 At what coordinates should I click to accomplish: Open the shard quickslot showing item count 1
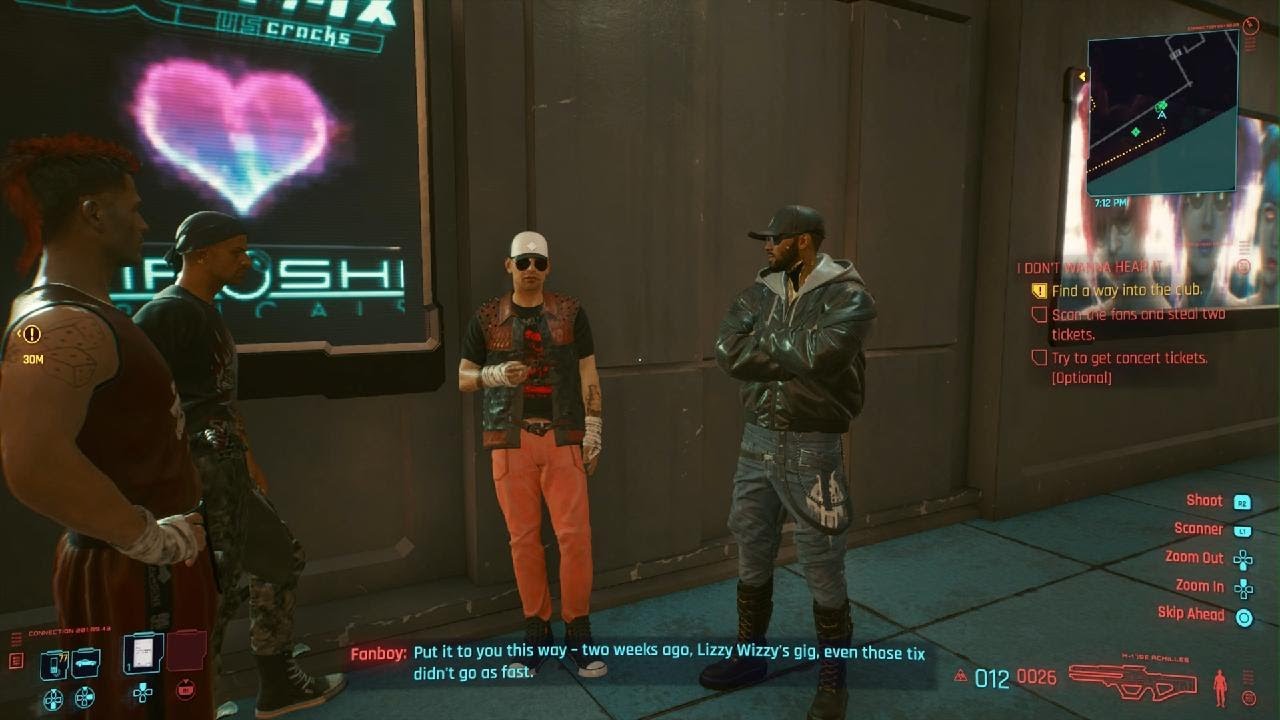click(x=140, y=655)
